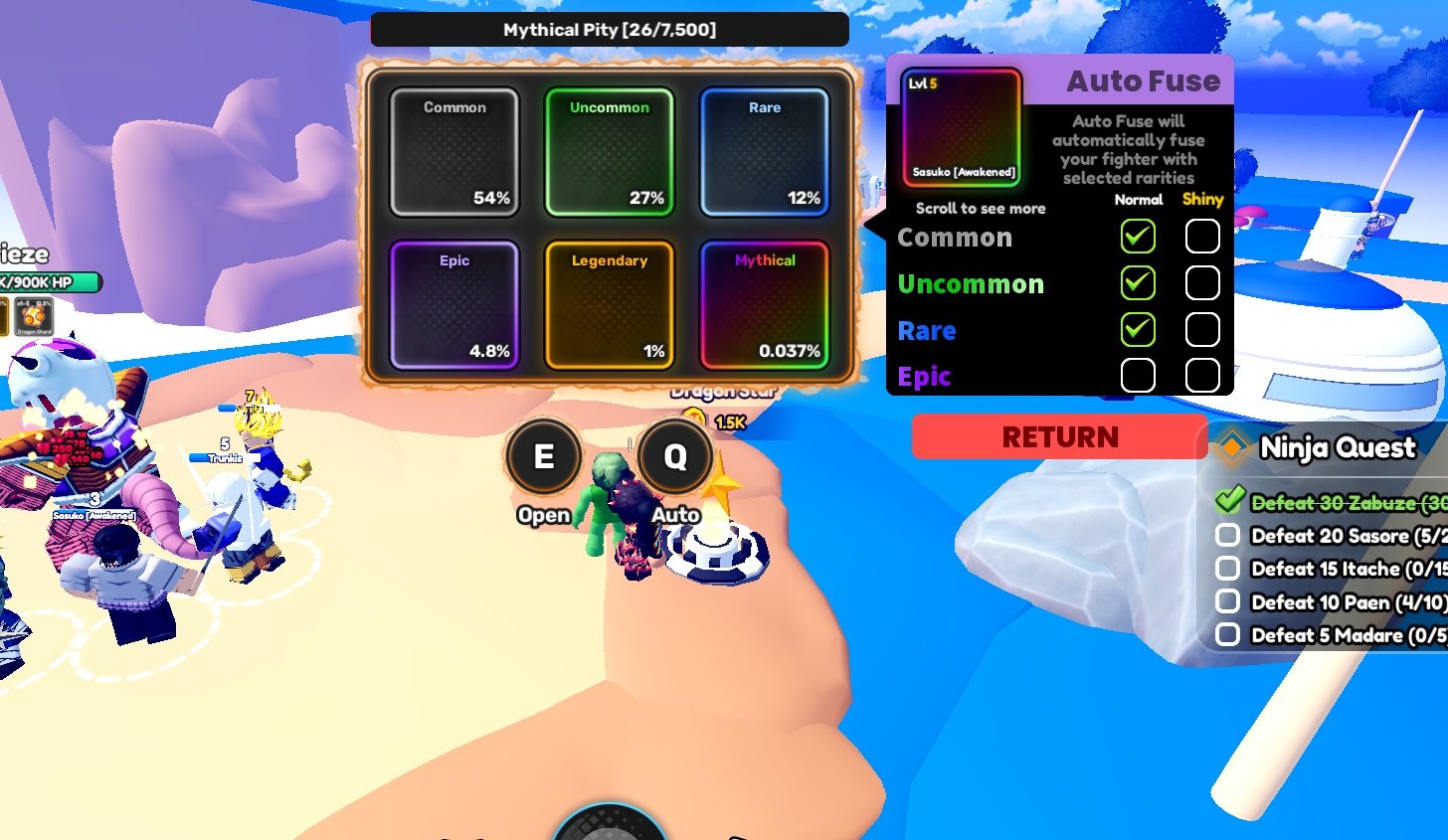Click the Rare 12% rarity tile
The height and width of the screenshot is (840, 1448).
pos(764,152)
